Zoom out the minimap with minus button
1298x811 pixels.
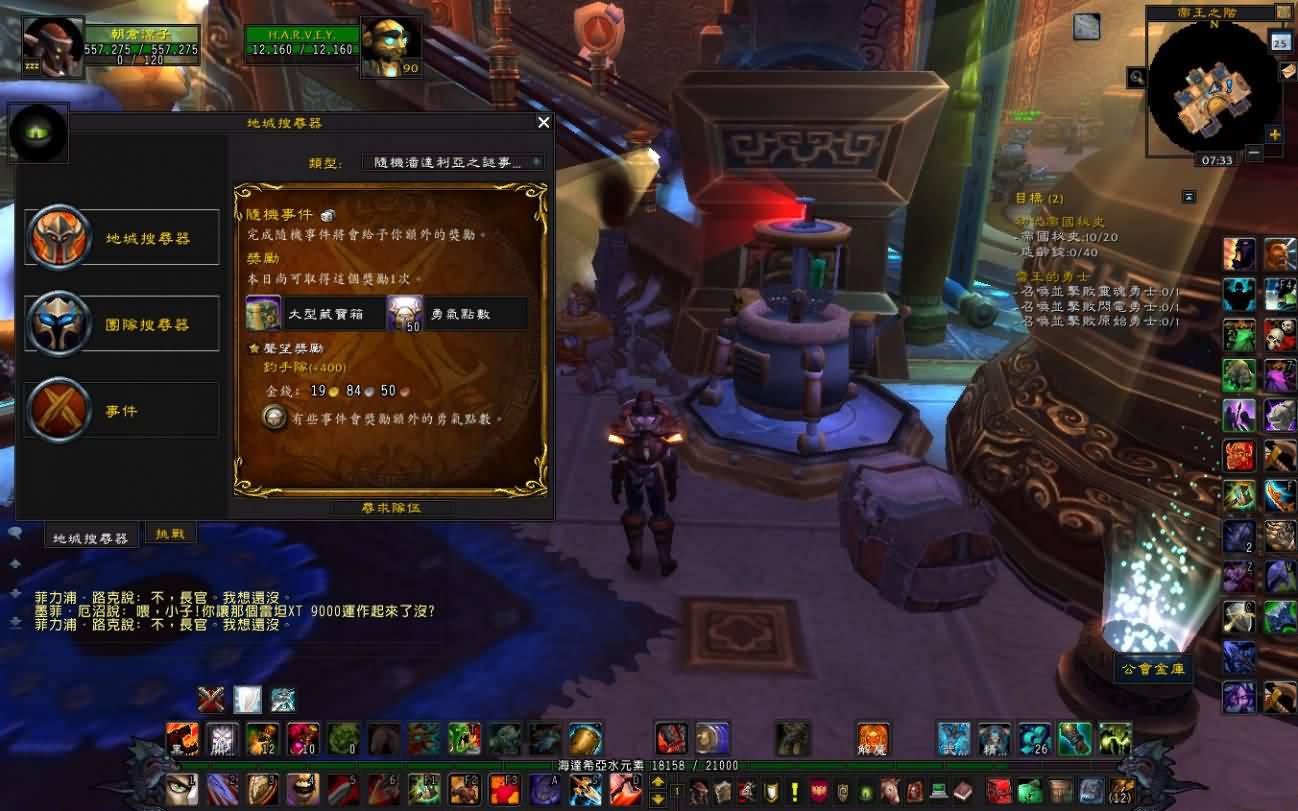pos(1253,153)
